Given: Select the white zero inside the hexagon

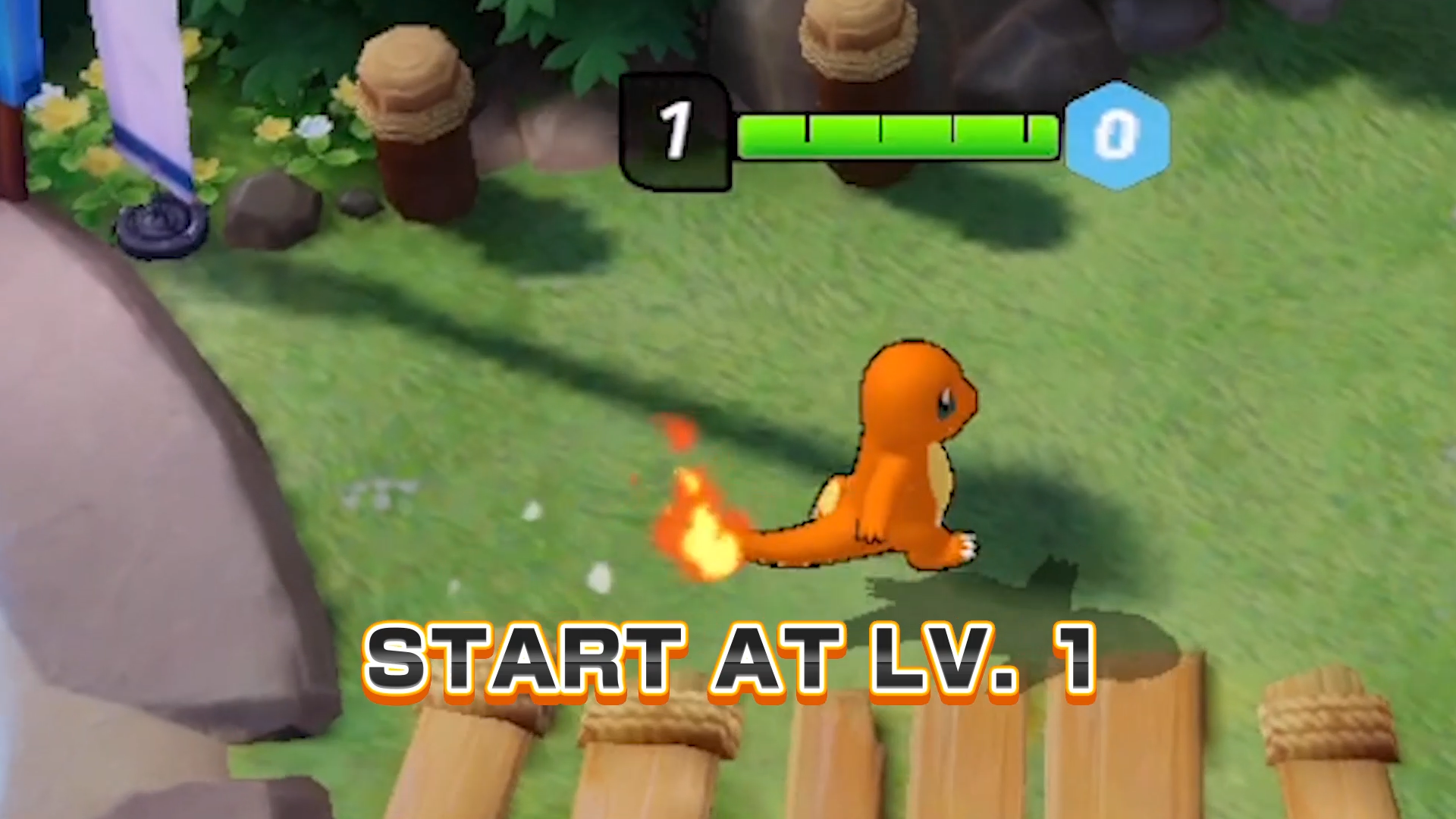Looking at the screenshot, I should [x=1116, y=133].
